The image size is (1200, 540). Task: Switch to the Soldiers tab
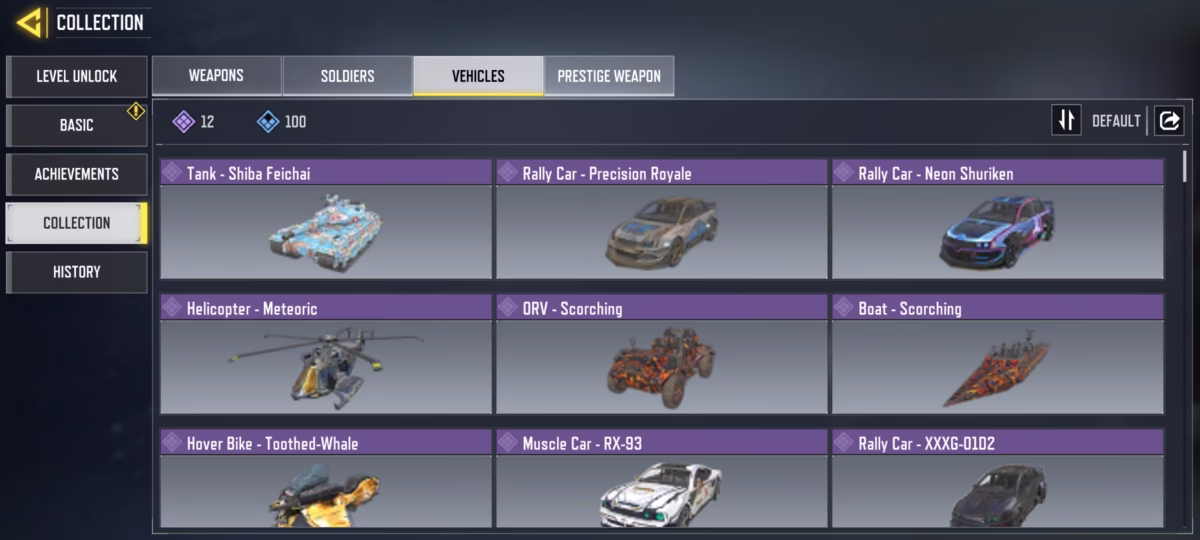coord(347,76)
